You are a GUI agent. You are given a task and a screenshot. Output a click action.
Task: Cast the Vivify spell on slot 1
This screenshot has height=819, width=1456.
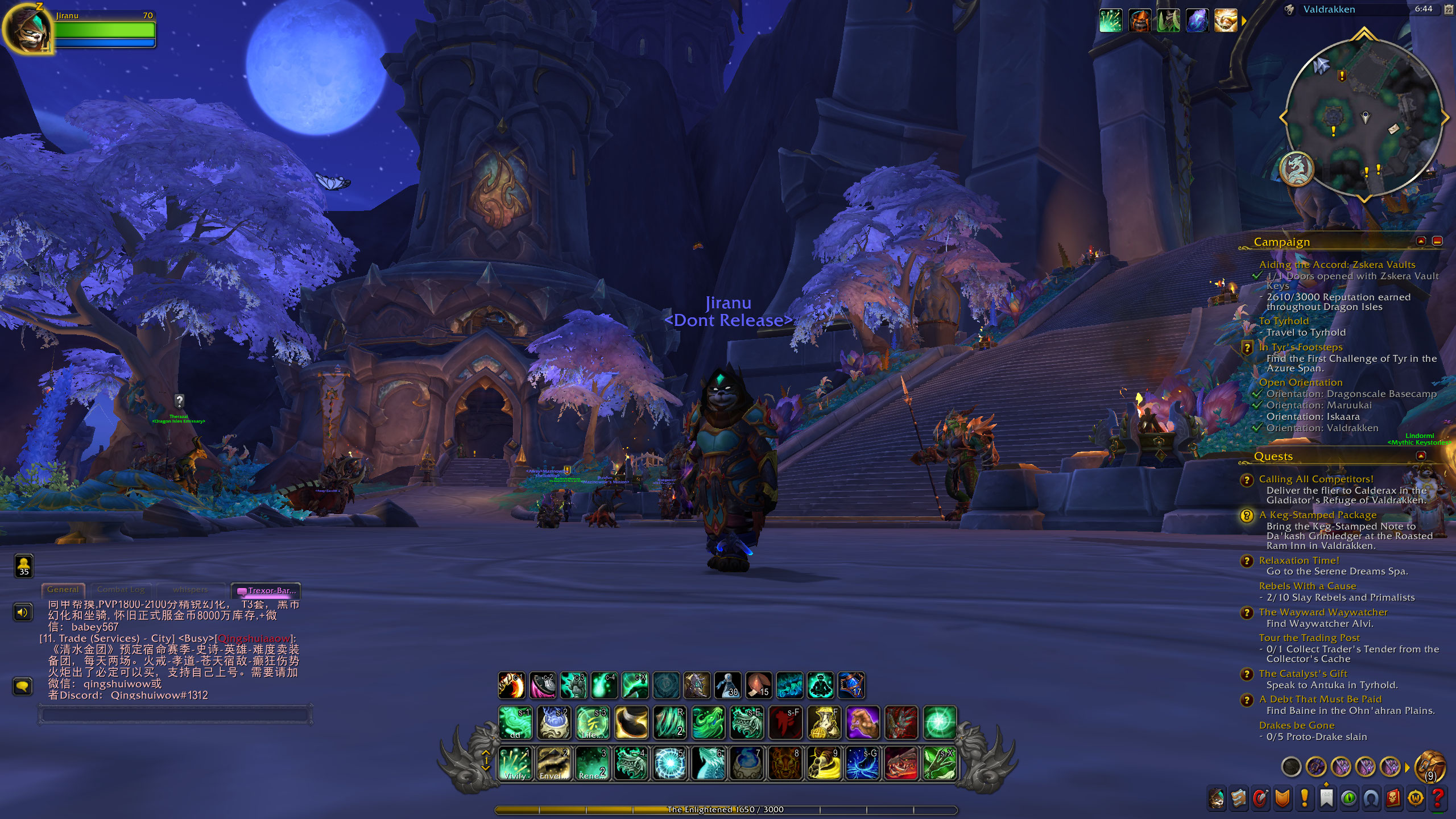tap(515, 763)
